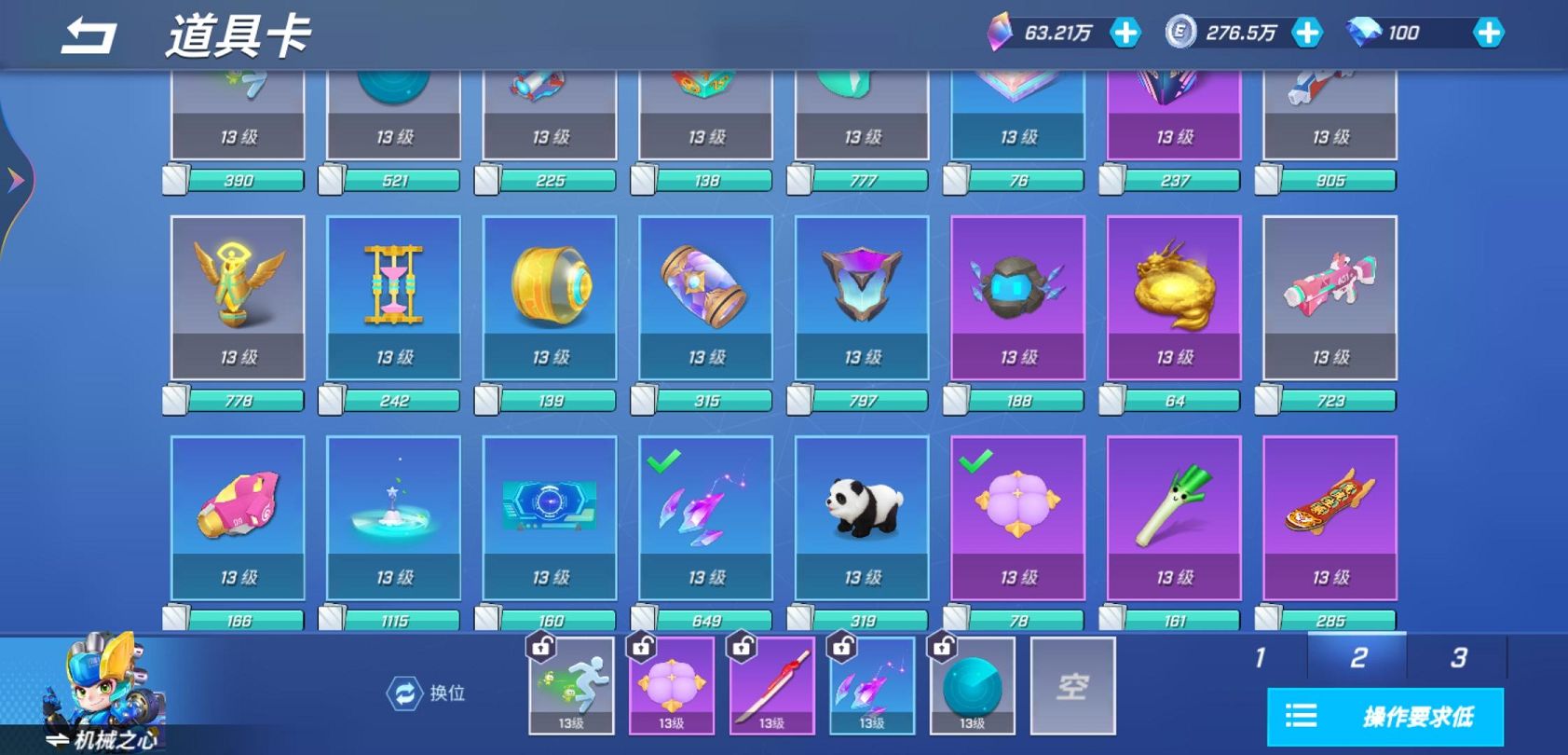
Task: Switch to loadout tab 1
Action: point(1260,658)
